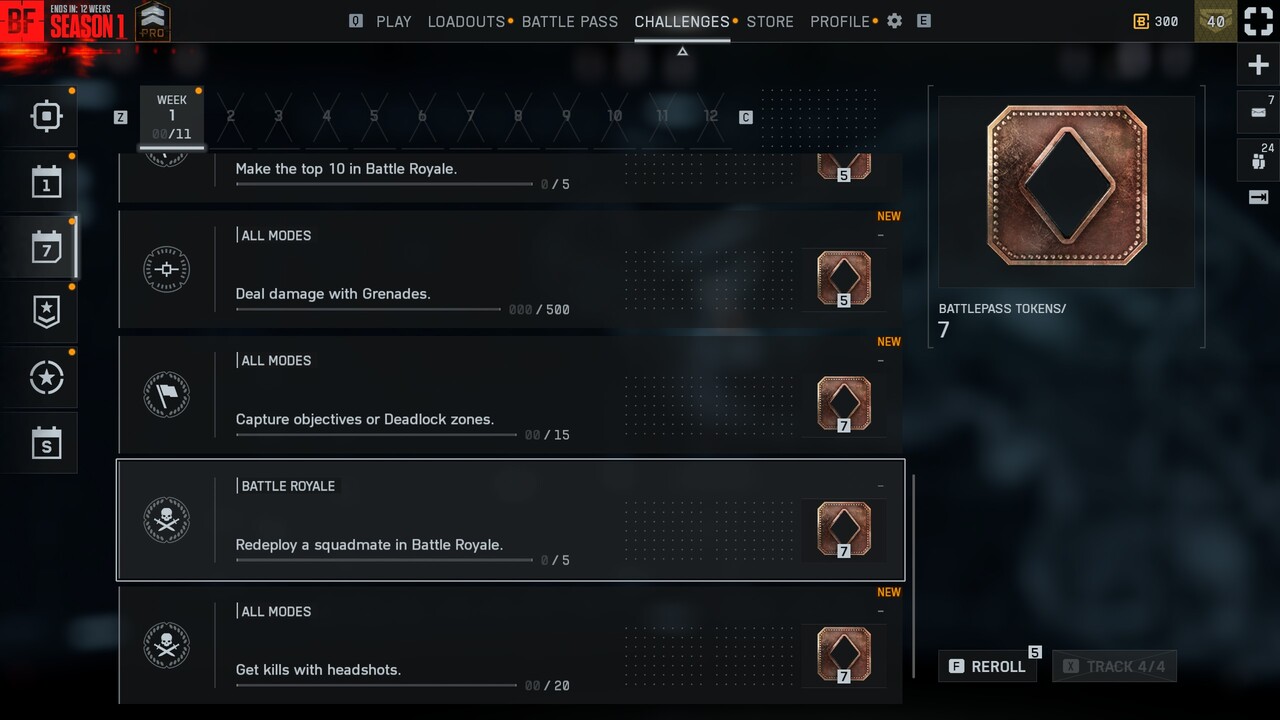Switch to the STORE tab
1280x720 pixels.
tap(769, 21)
